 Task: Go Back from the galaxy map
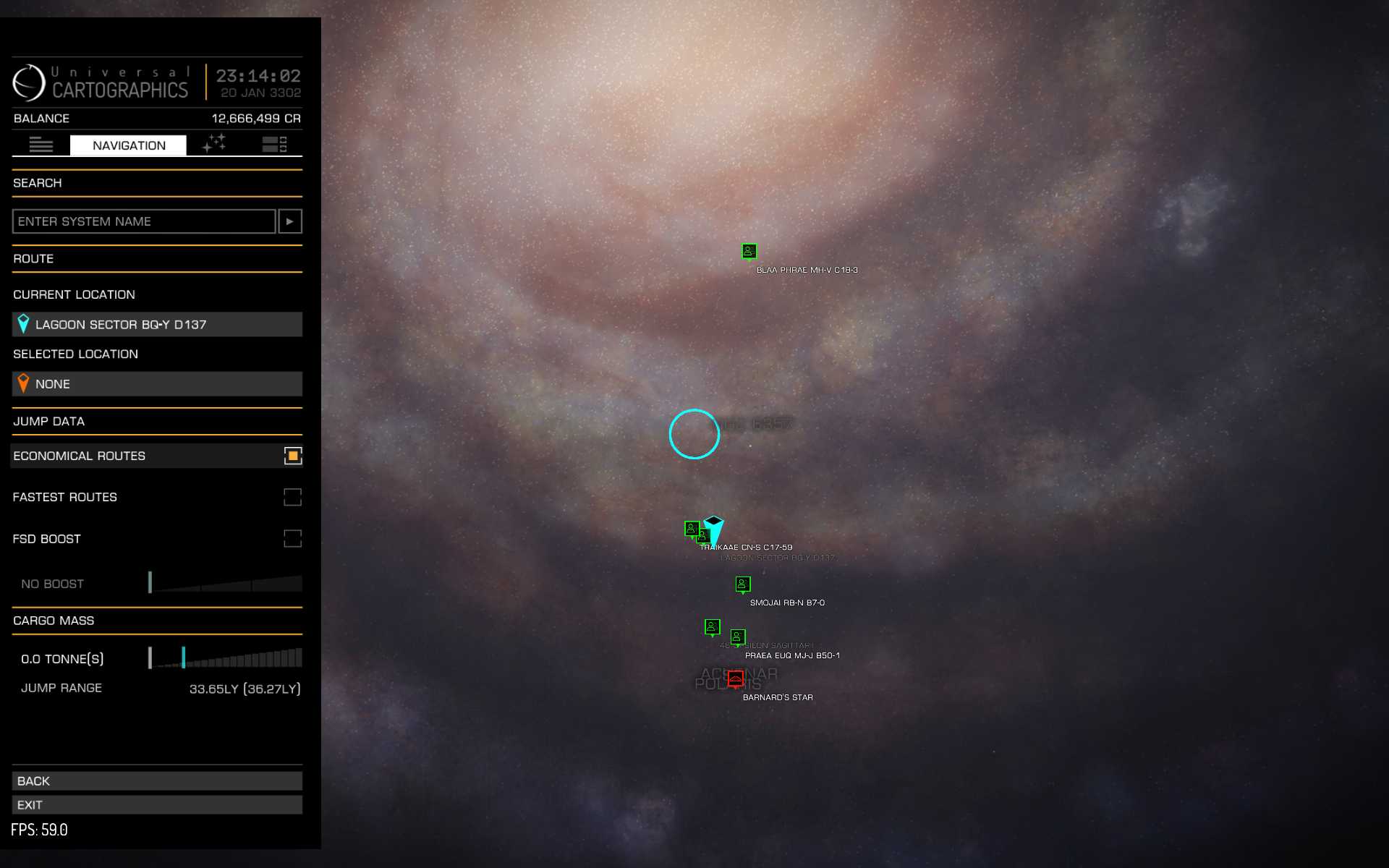(157, 781)
